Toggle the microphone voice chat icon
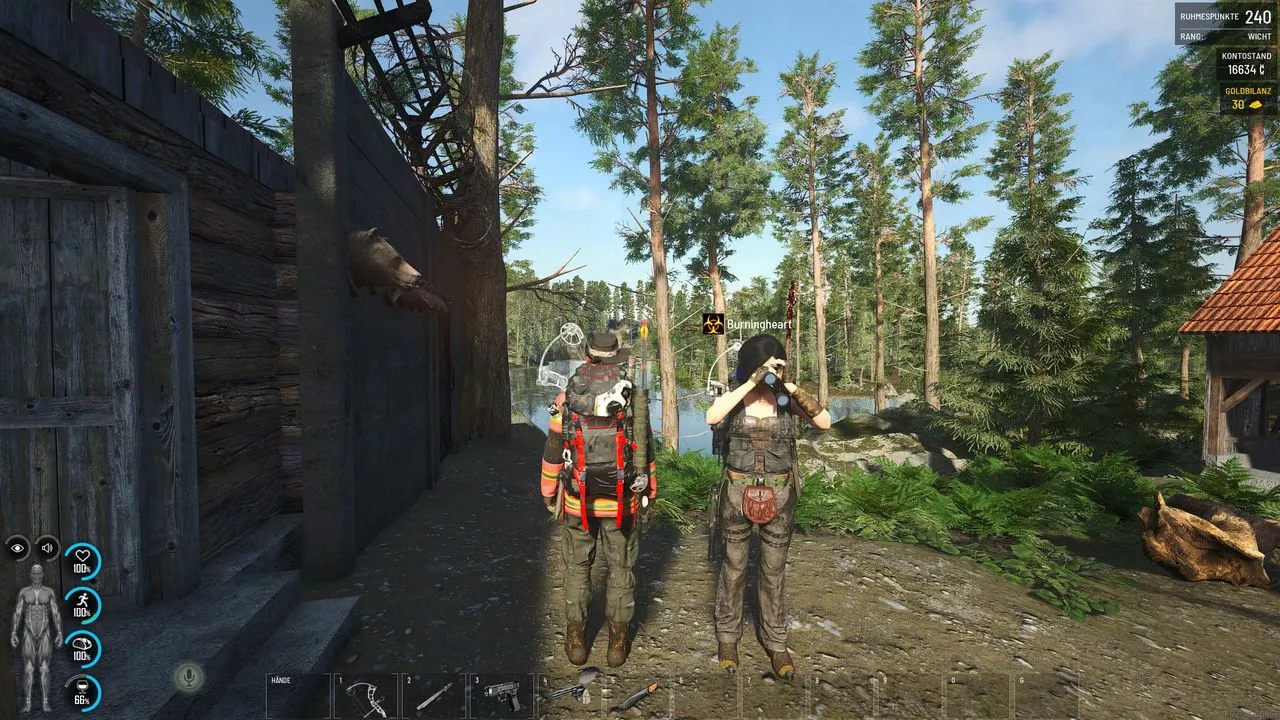The width and height of the screenshot is (1280, 720). click(186, 677)
